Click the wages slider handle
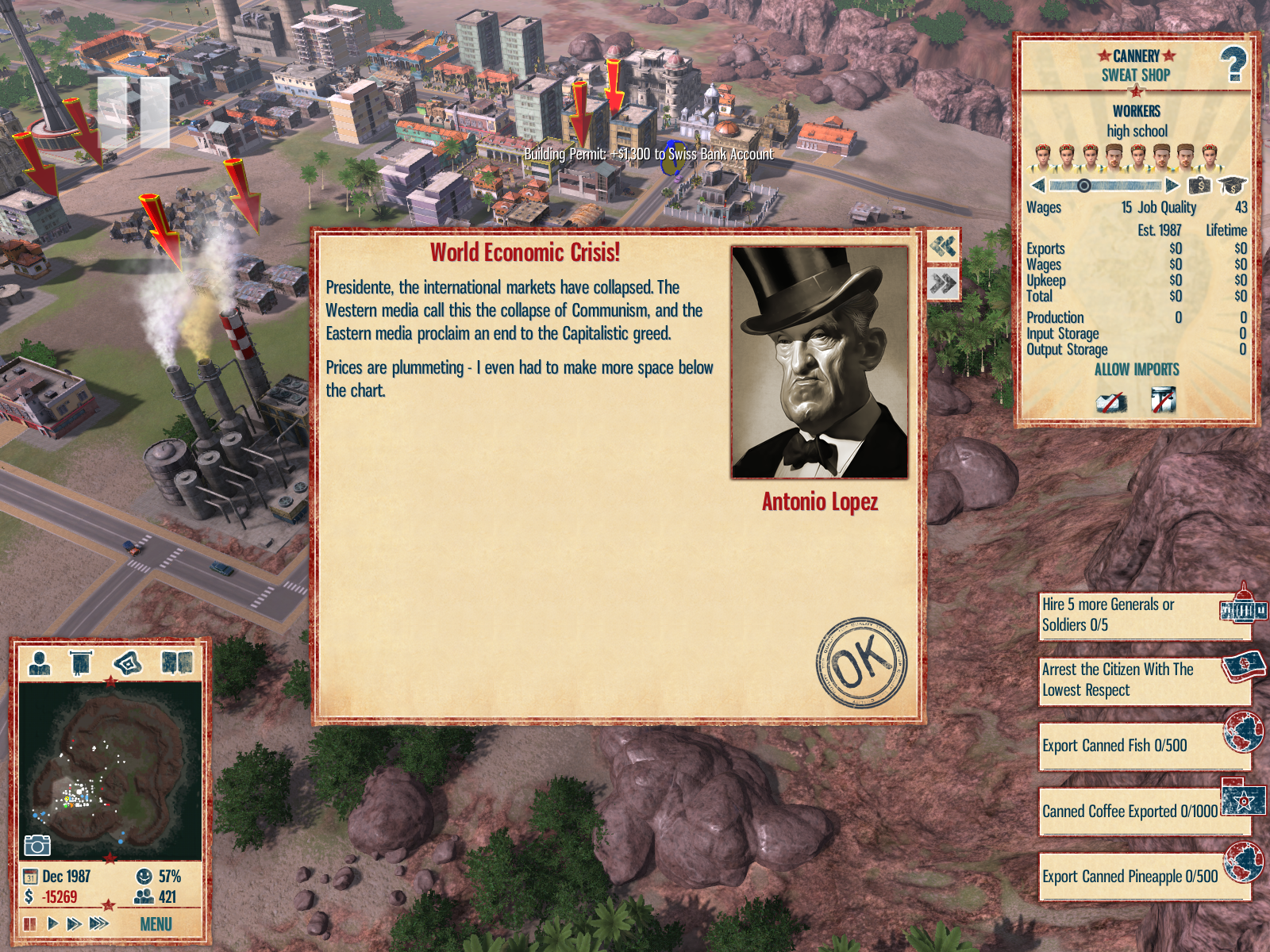The height and width of the screenshot is (952, 1270). coord(1083,186)
